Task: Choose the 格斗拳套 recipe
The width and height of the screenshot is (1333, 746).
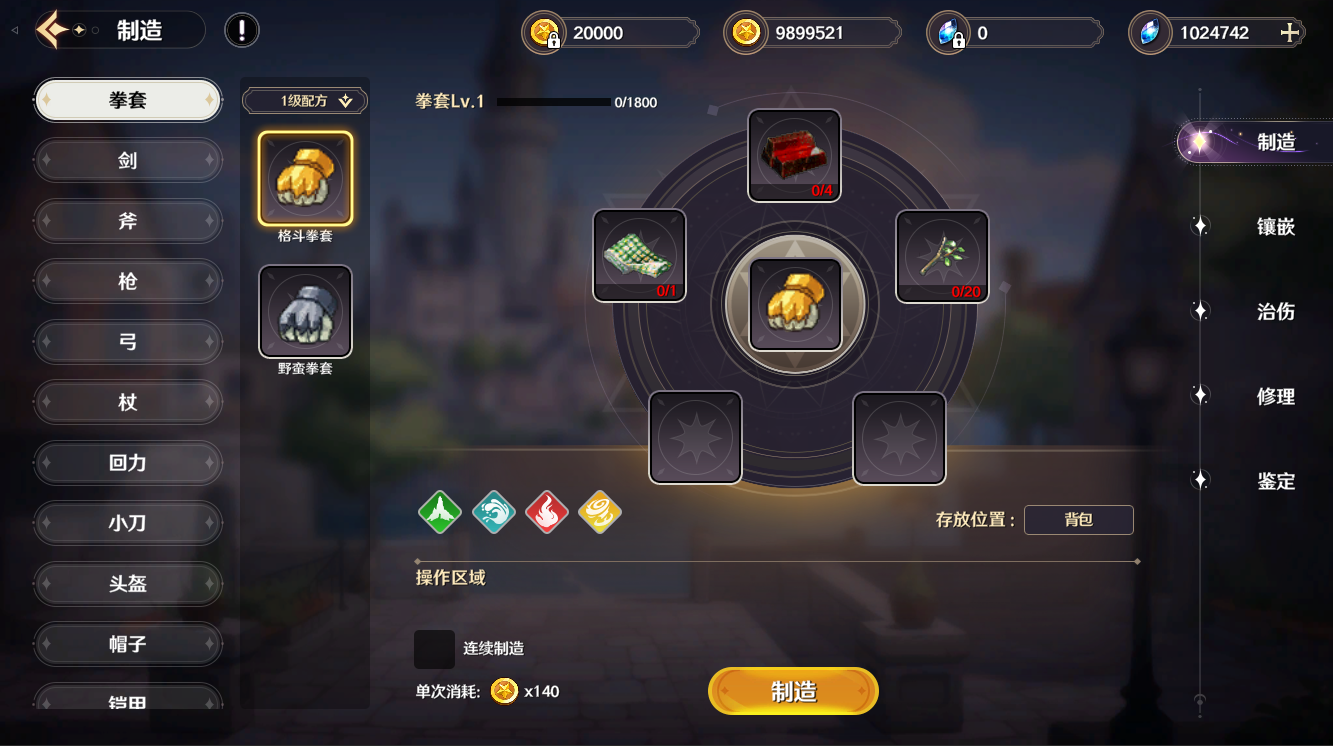Action: pyautogui.click(x=305, y=178)
